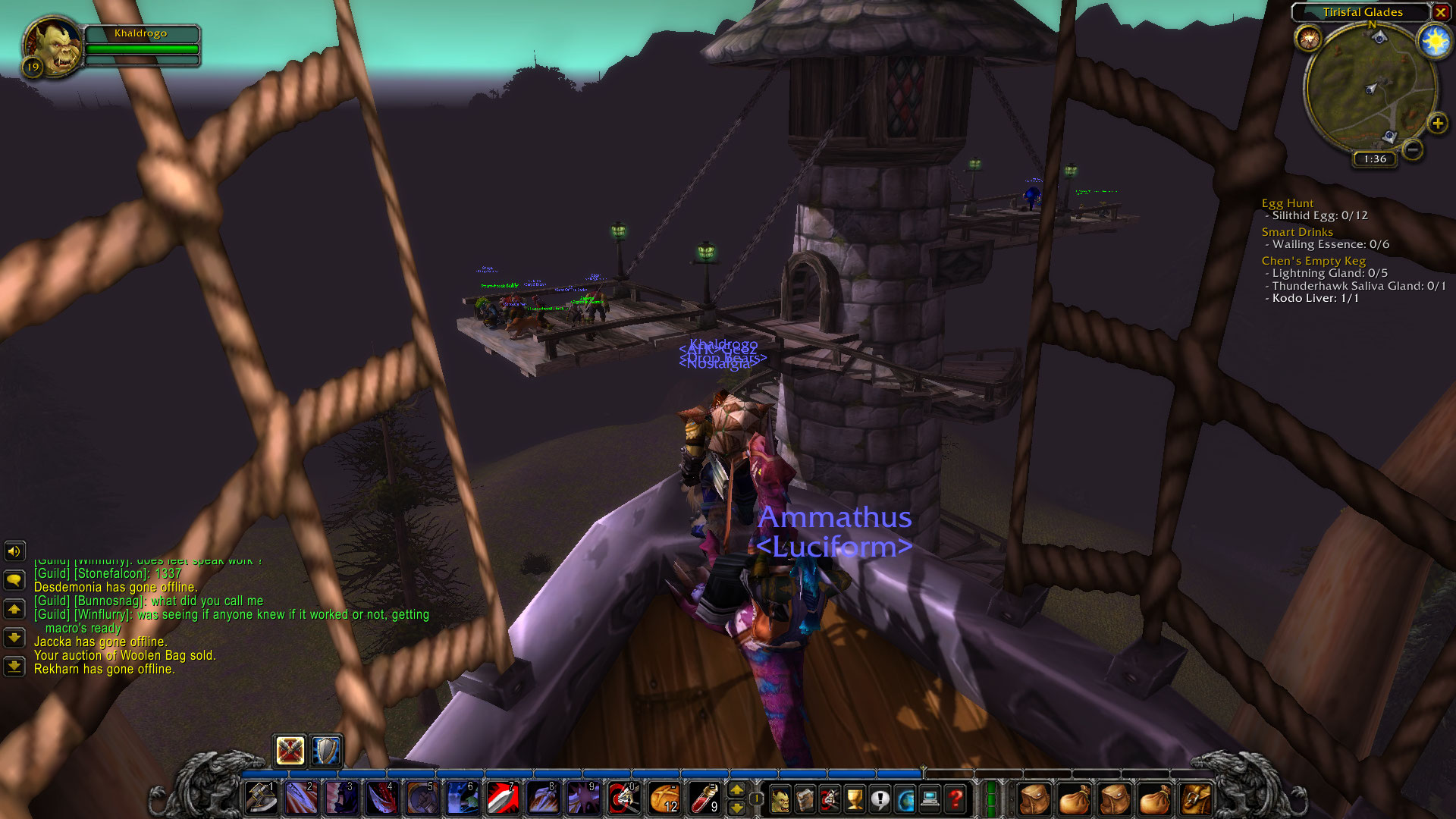
Task: Select Khaldrogo's player portrait
Action: pyautogui.click(x=52, y=43)
